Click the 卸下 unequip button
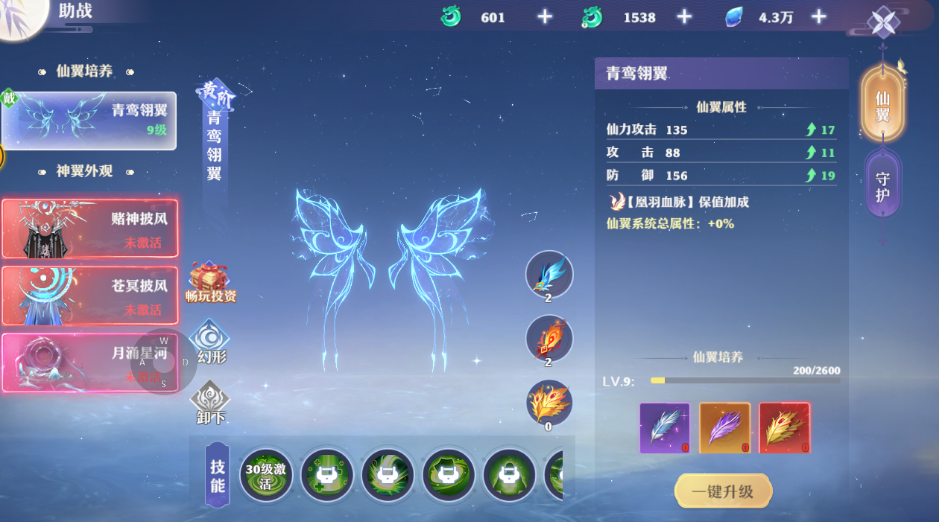The width and height of the screenshot is (939, 522). 210,402
